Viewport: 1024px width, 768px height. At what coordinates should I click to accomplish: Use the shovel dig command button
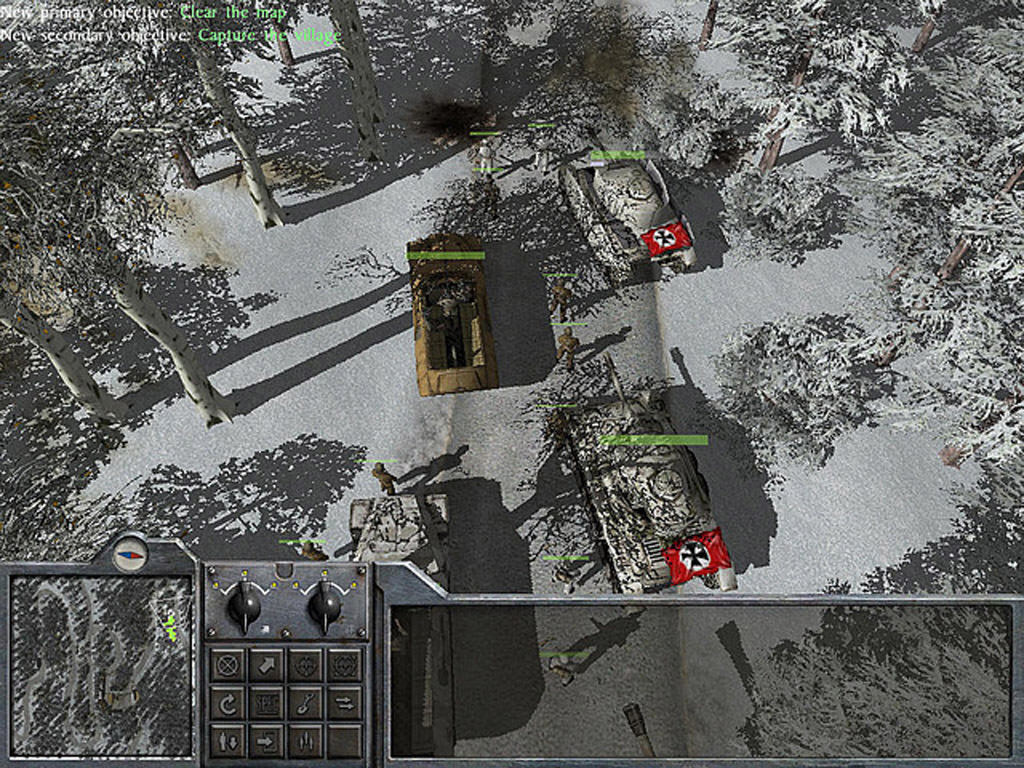[x=306, y=703]
